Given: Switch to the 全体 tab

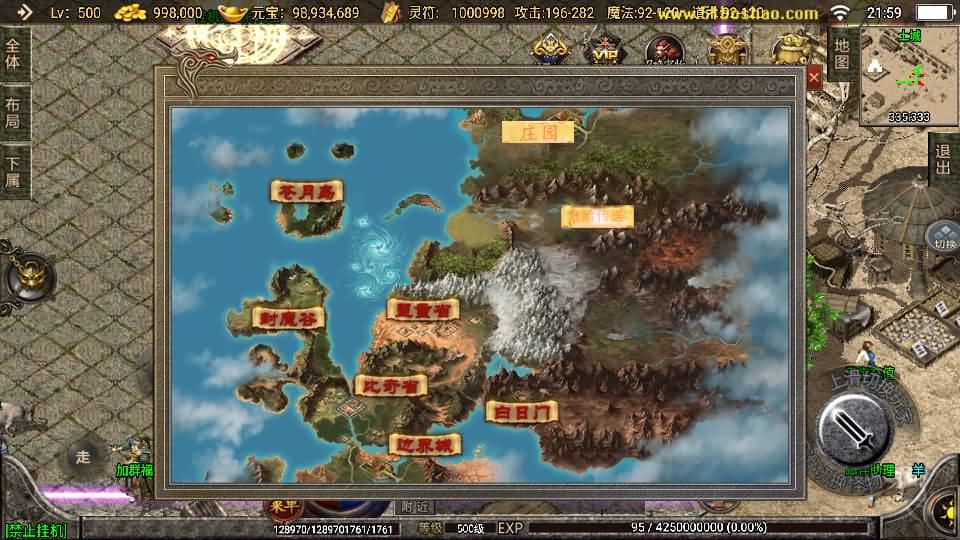Looking at the screenshot, I should point(13,53).
